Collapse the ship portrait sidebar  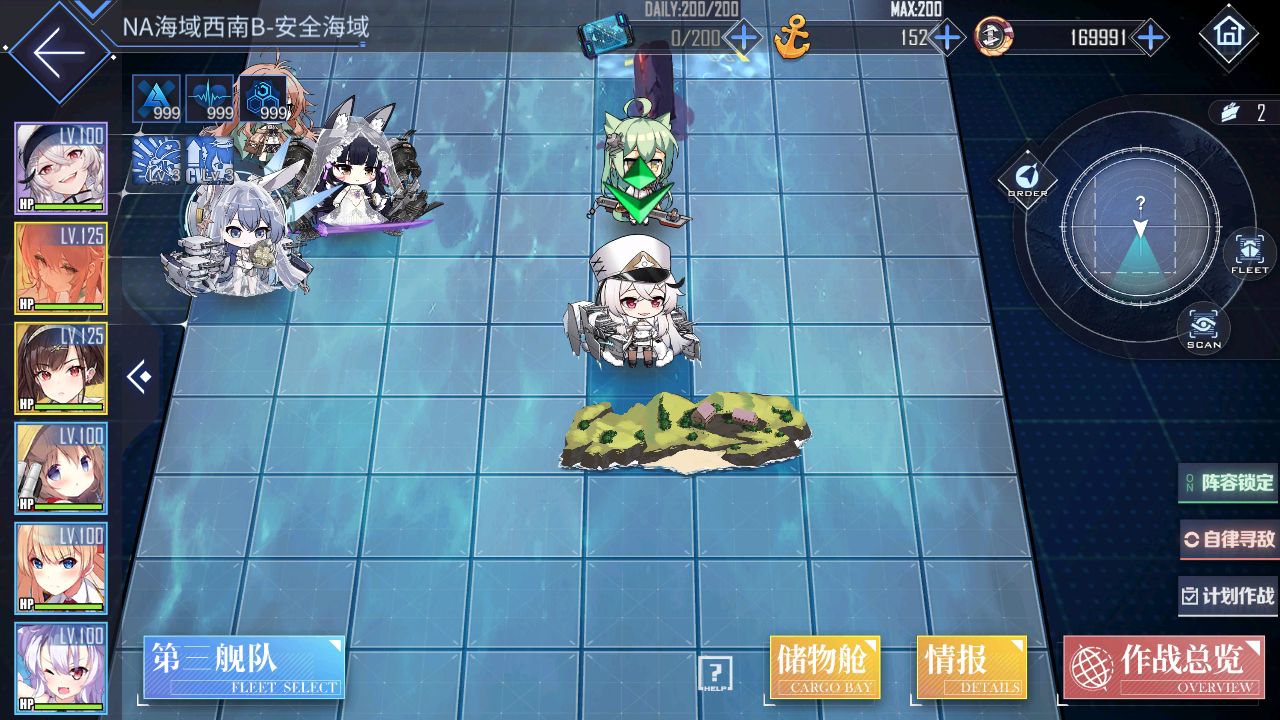click(x=139, y=377)
